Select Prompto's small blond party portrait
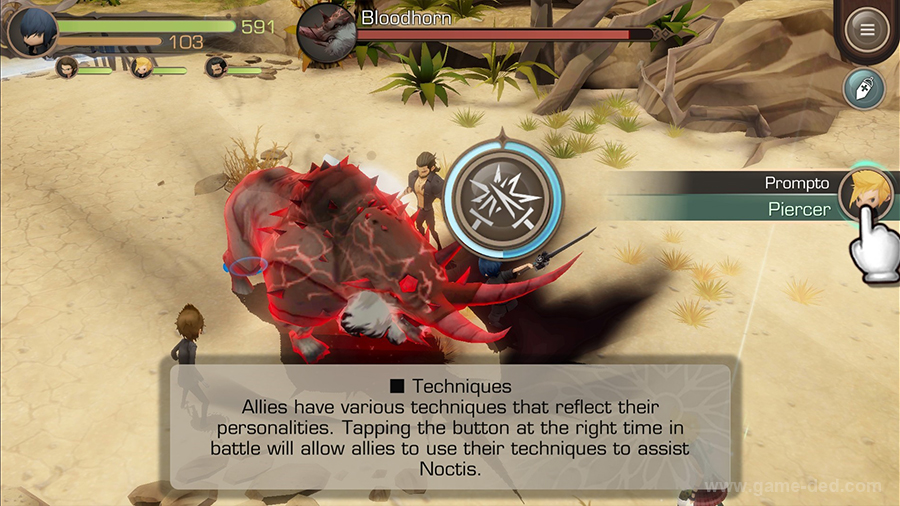Viewport: 900px width, 506px height. [x=142, y=68]
